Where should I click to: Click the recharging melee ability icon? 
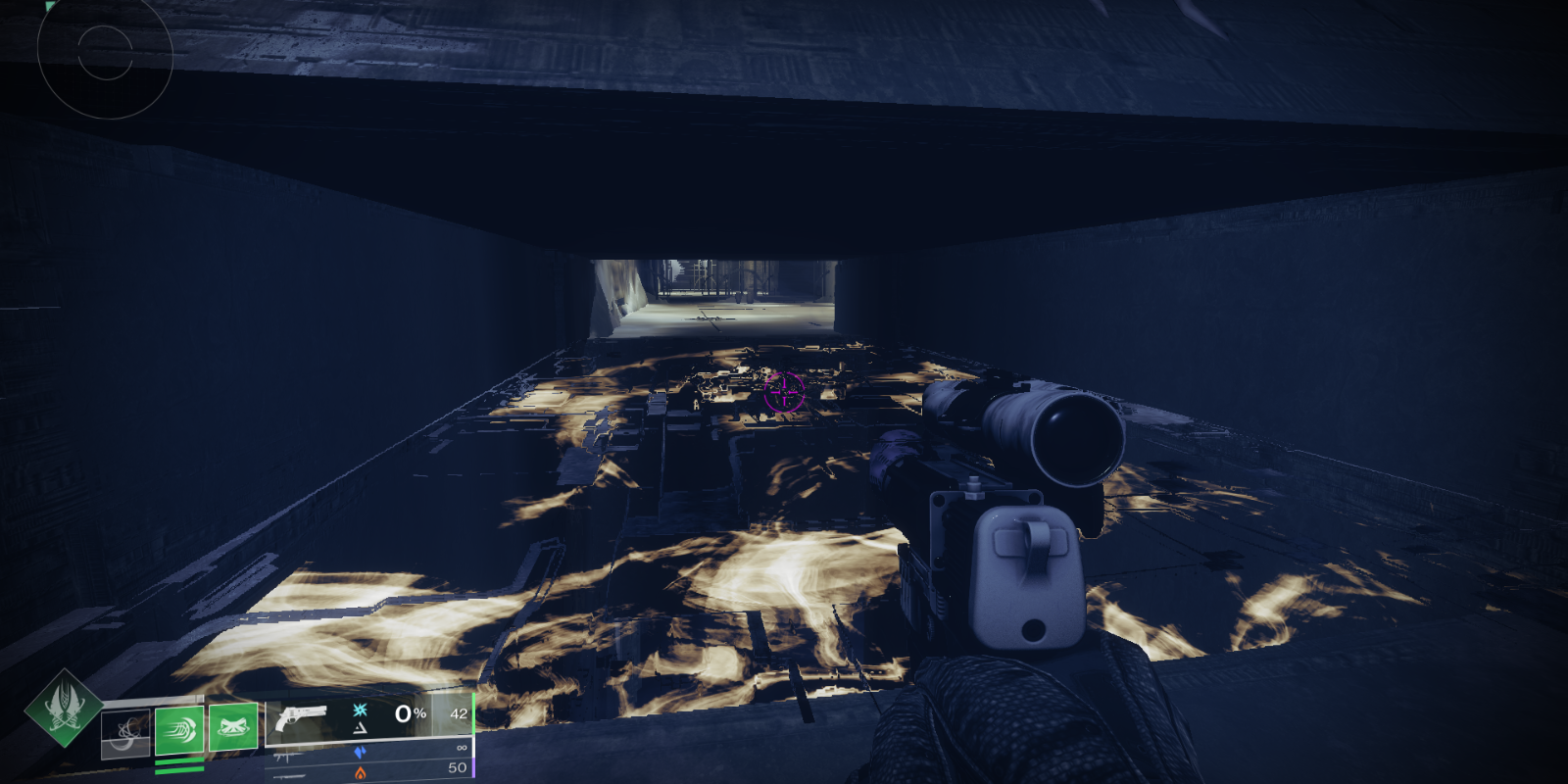click(x=124, y=733)
